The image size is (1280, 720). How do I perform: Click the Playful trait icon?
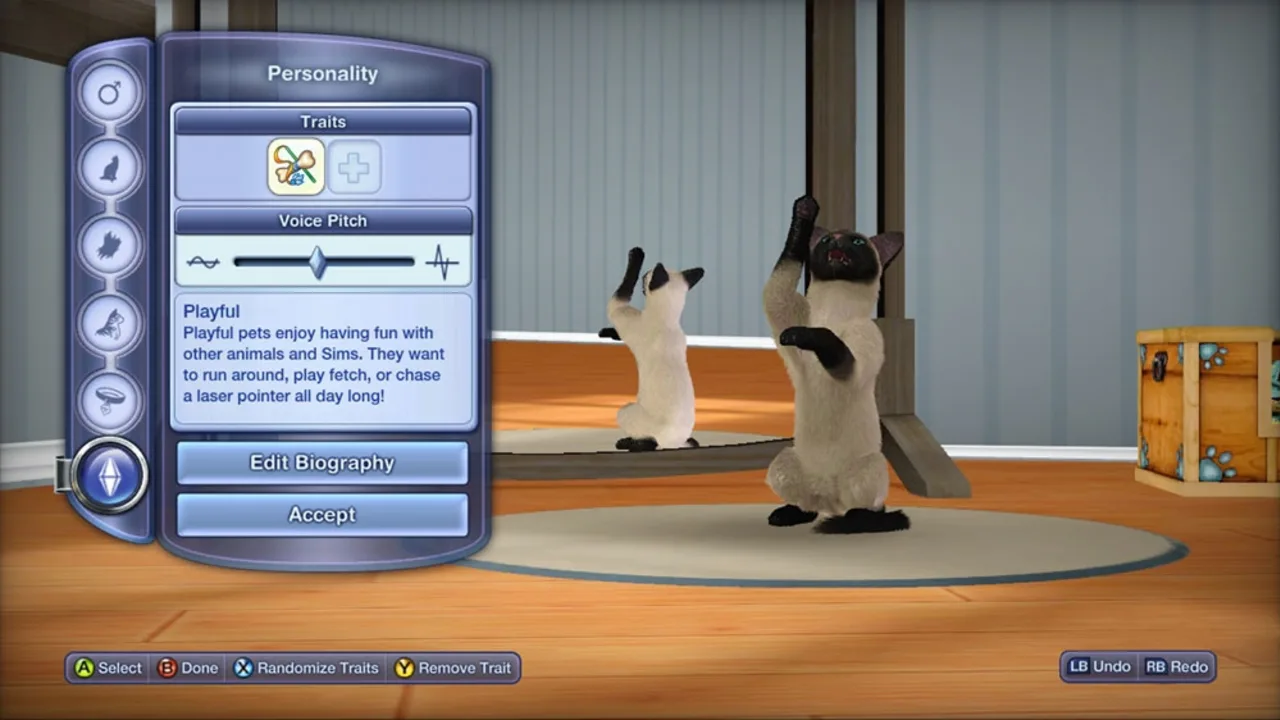click(x=293, y=166)
